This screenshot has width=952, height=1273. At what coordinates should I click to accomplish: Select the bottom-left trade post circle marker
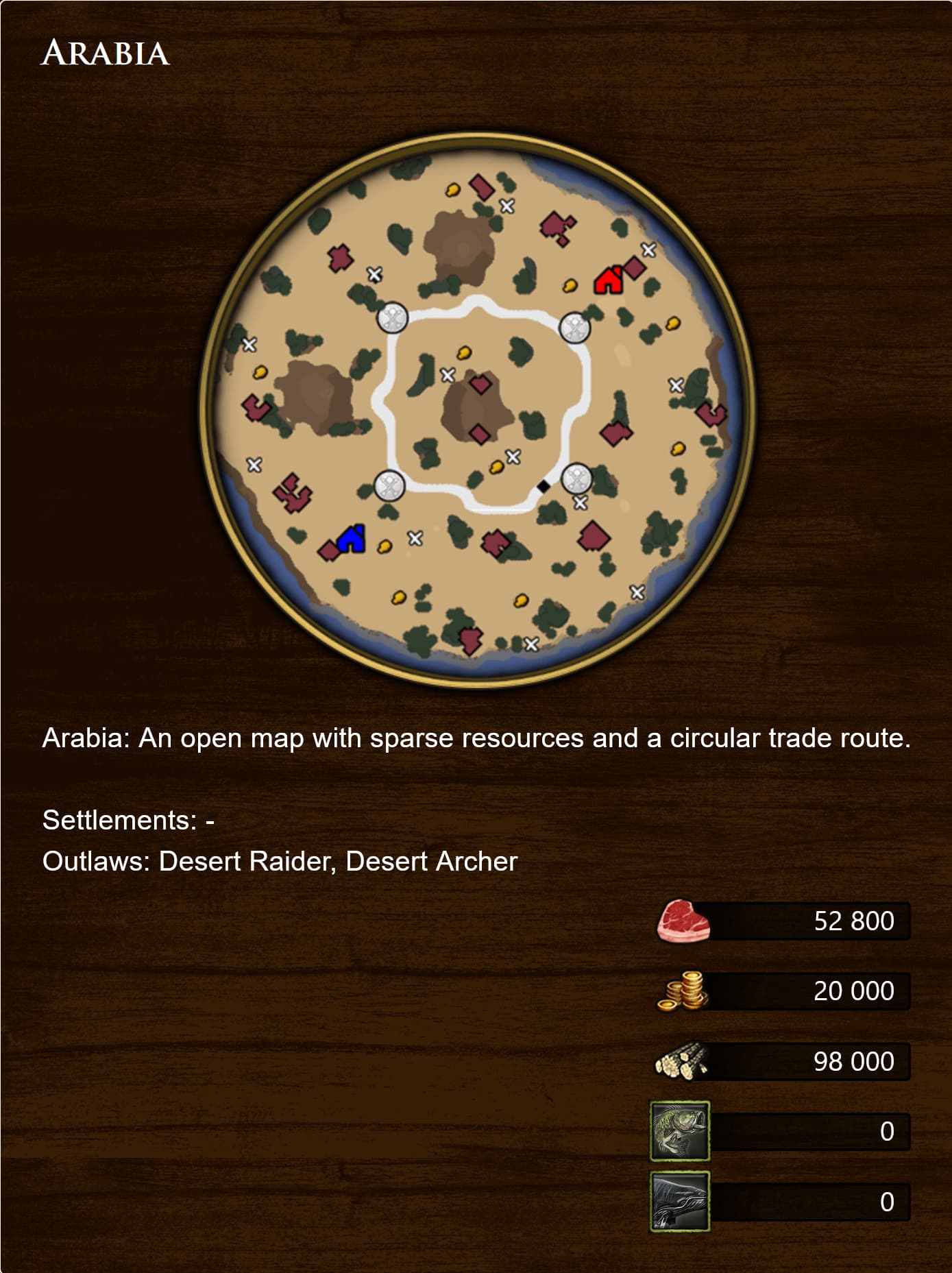(x=389, y=486)
